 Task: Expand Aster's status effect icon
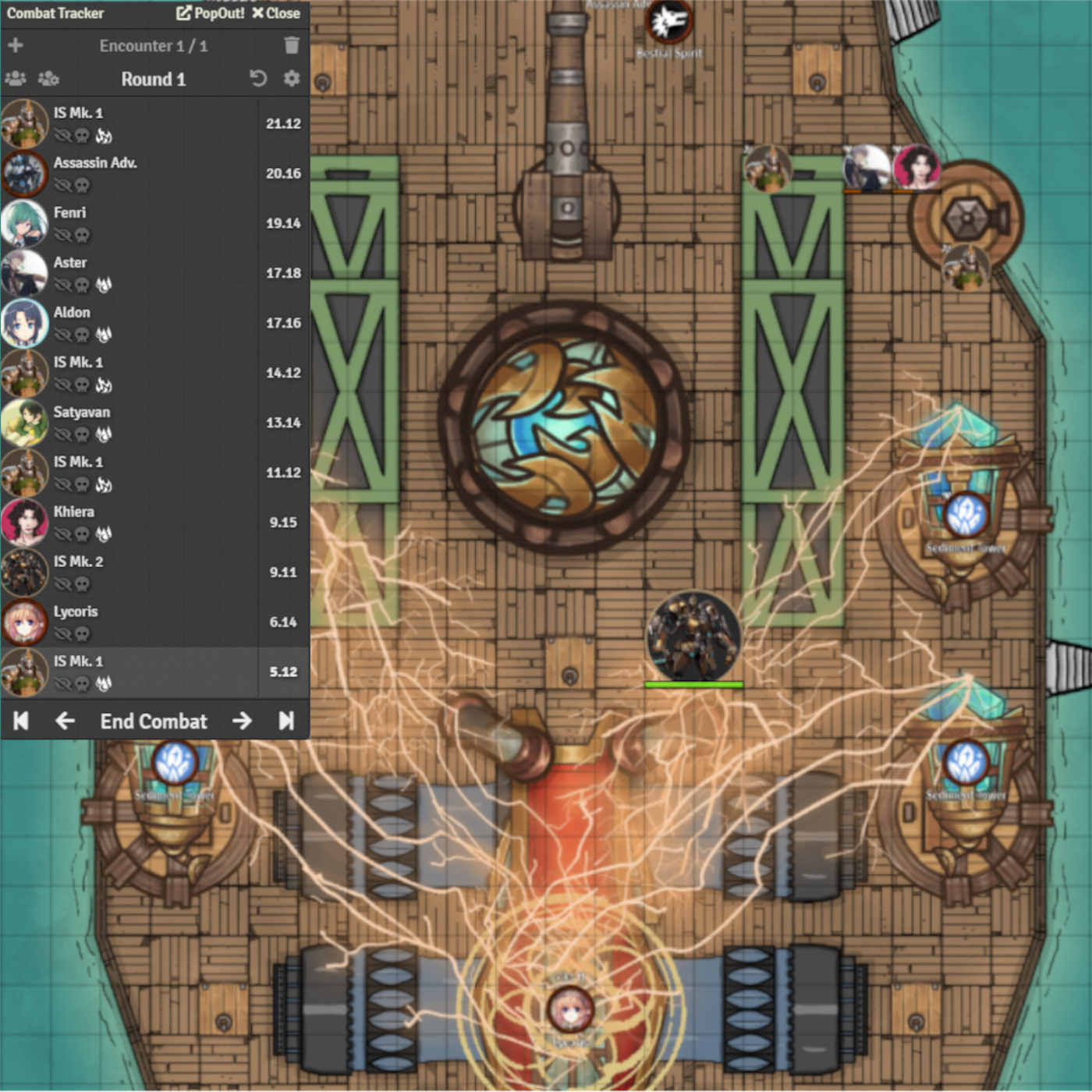(x=104, y=285)
